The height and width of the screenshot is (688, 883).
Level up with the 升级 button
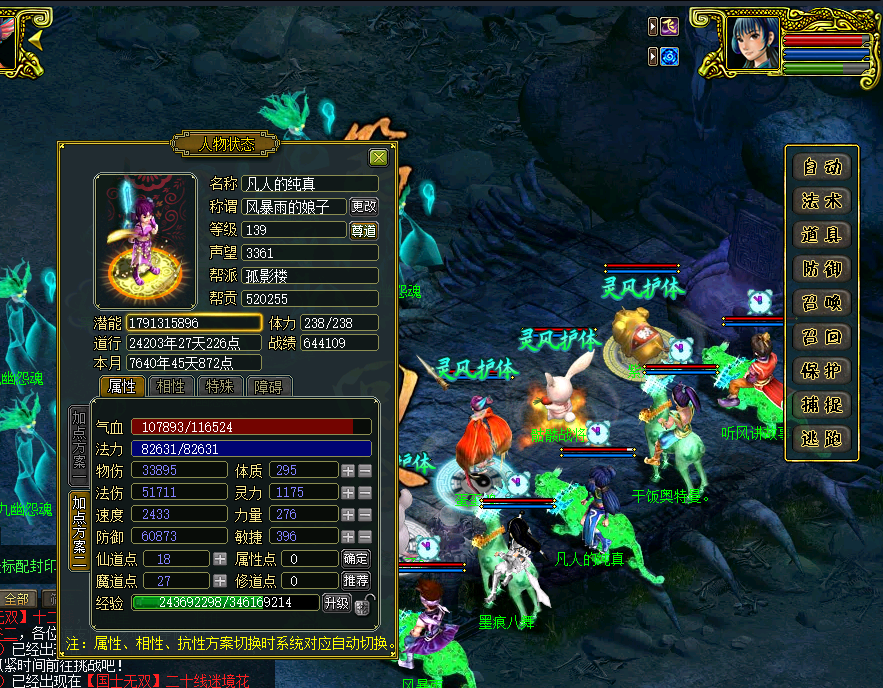pos(336,602)
